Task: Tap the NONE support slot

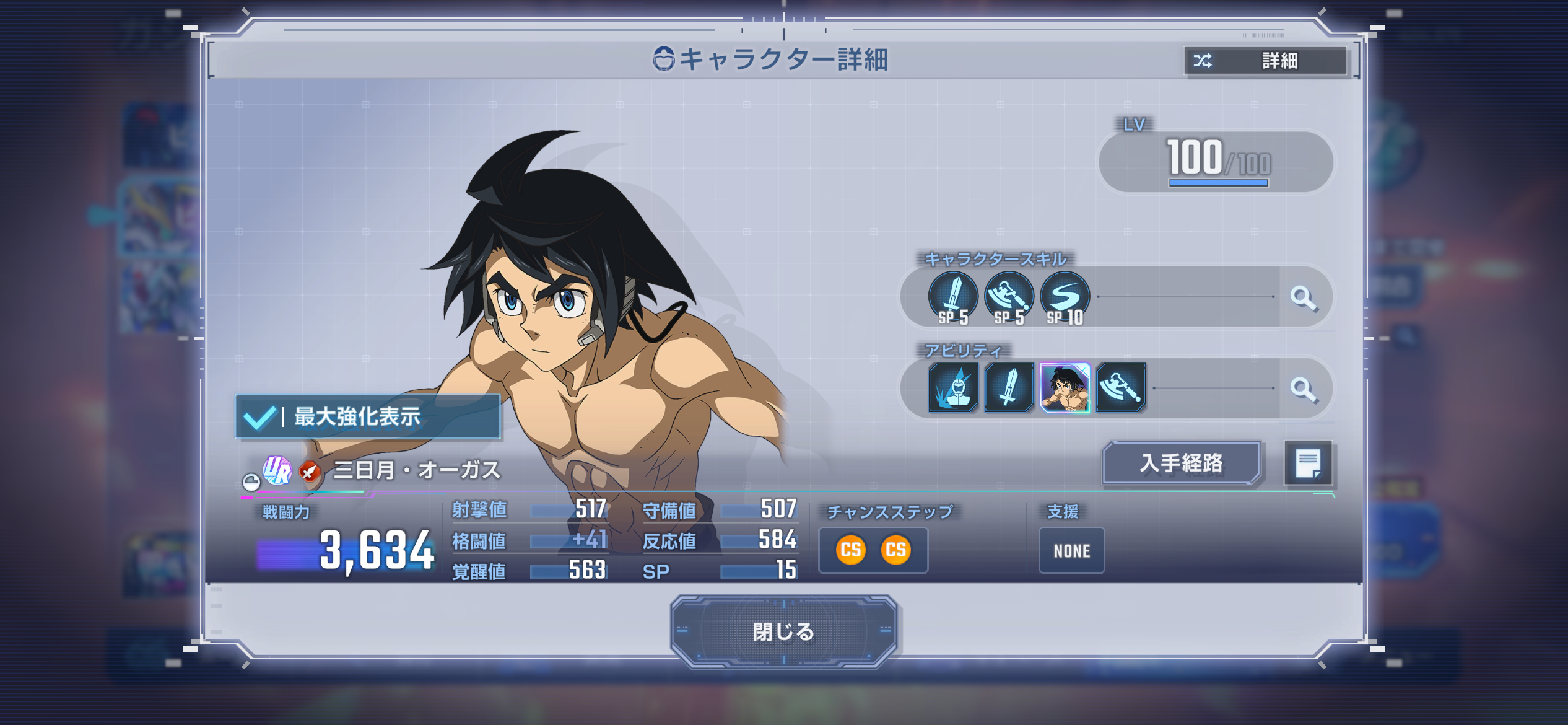Action: pos(1071,550)
